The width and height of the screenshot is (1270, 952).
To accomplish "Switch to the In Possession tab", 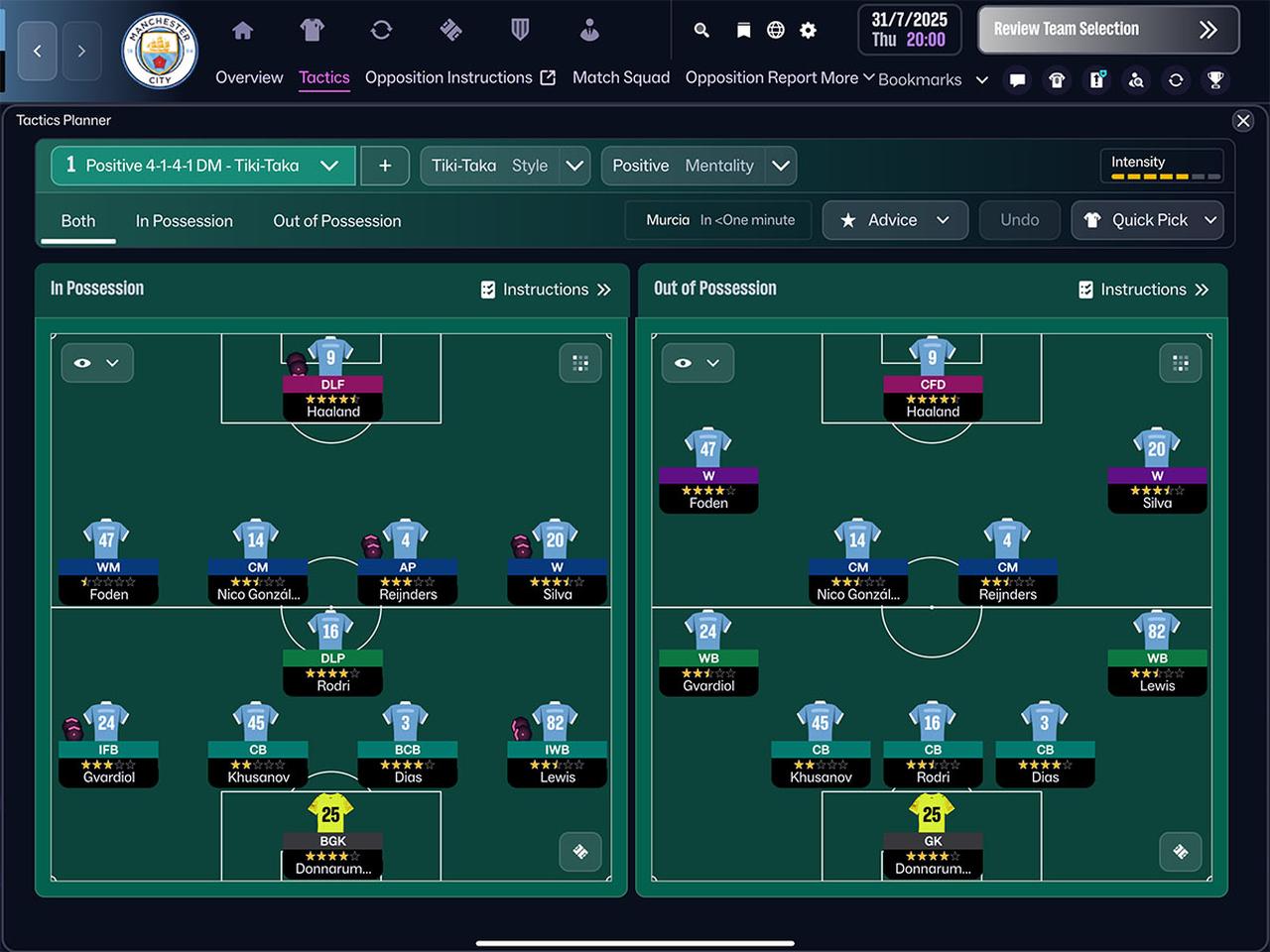I will pyautogui.click(x=184, y=221).
